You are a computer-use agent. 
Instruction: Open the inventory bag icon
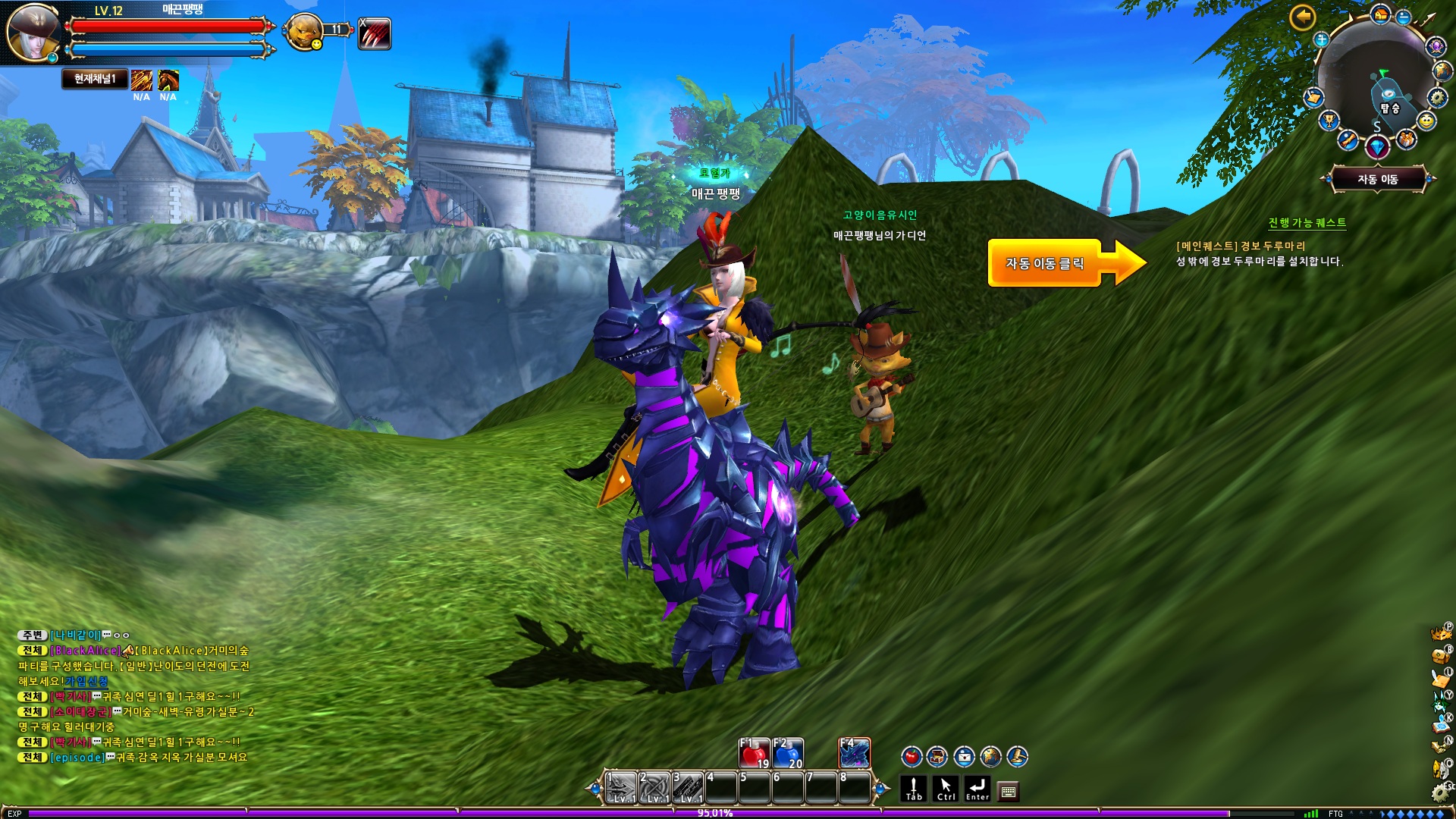1439,657
